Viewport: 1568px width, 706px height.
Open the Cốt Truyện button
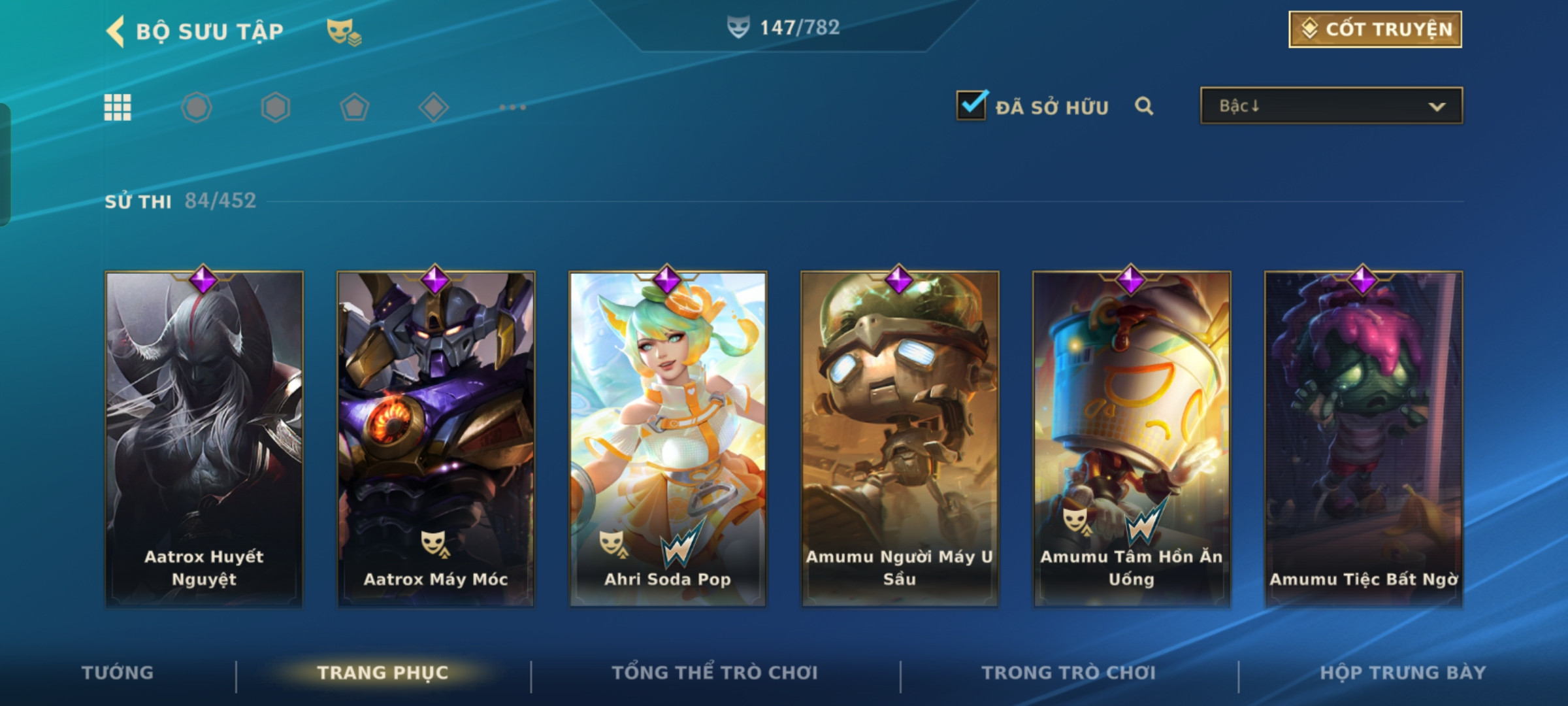[1375, 29]
